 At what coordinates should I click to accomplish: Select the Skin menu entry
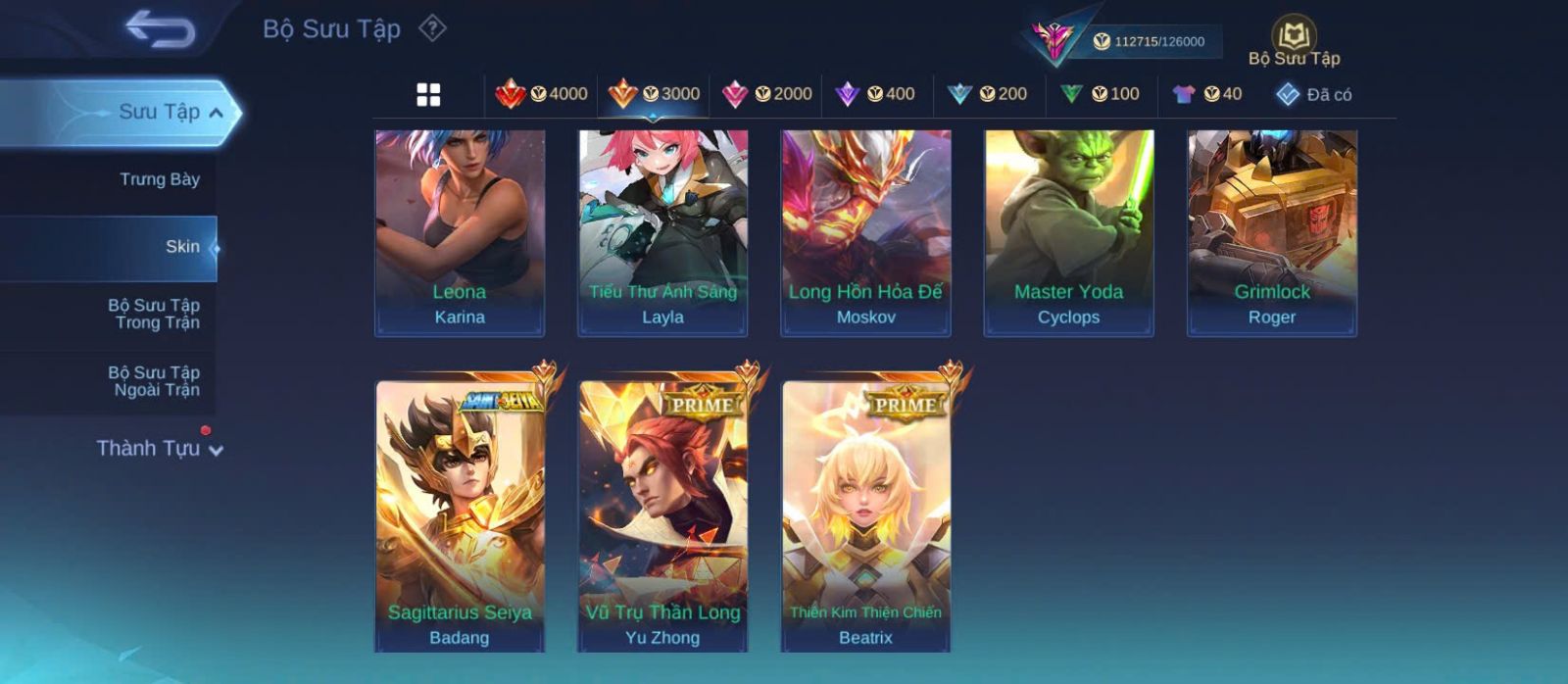(x=181, y=247)
